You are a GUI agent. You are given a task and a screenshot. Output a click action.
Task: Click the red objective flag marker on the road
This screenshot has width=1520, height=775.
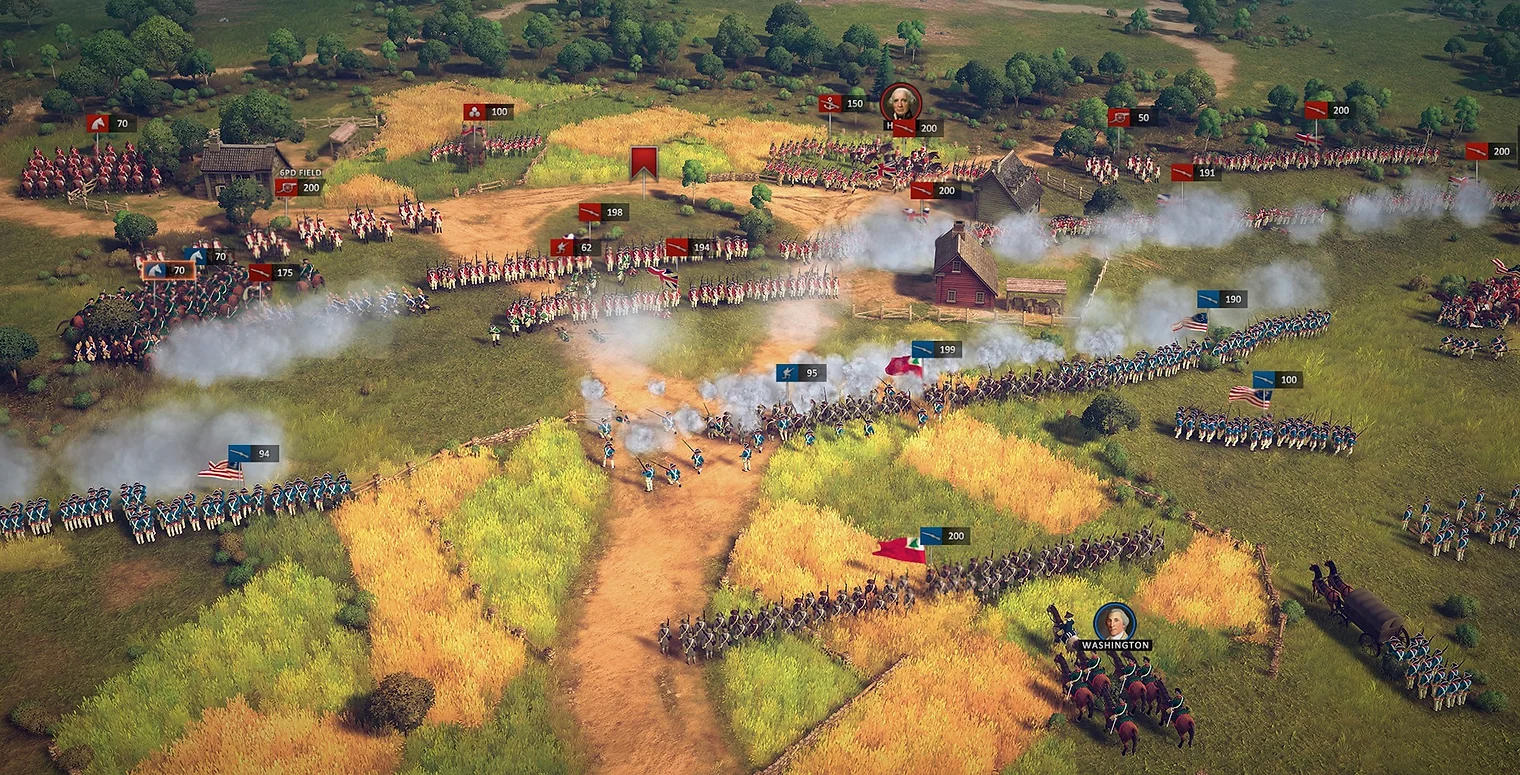point(644,160)
